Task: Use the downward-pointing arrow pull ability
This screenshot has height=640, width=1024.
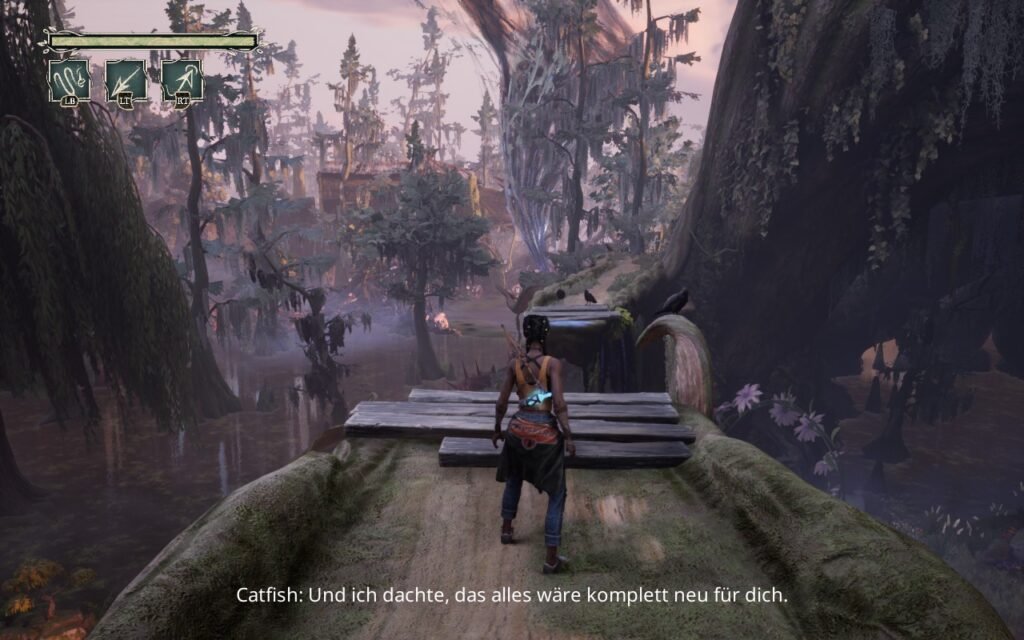Action: [x=126, y=80]
